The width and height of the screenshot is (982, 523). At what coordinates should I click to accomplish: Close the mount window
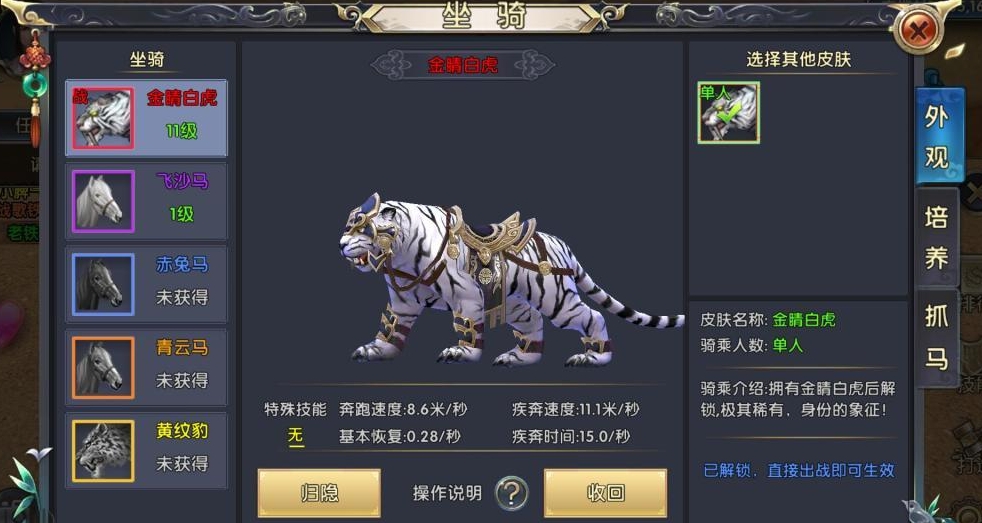[x=919, y=33]
